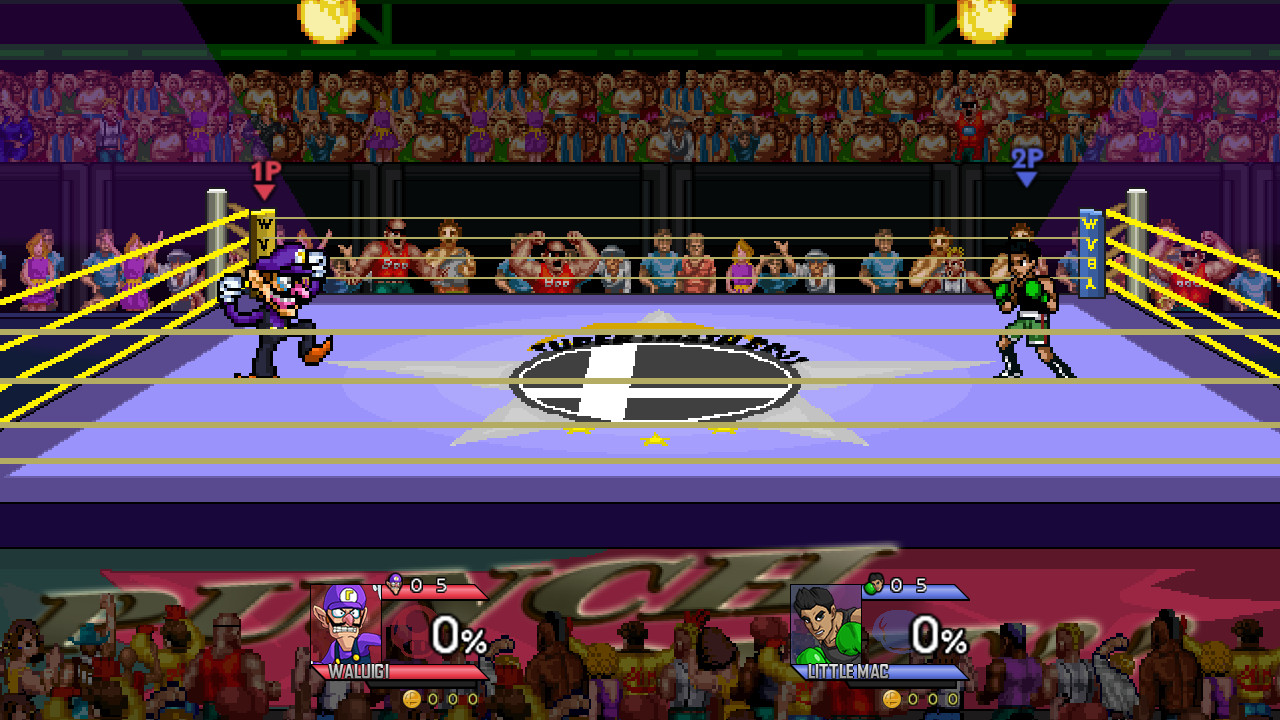
Task: Click the 1P marker above Waluigi
Action: [x=267, y=174]
